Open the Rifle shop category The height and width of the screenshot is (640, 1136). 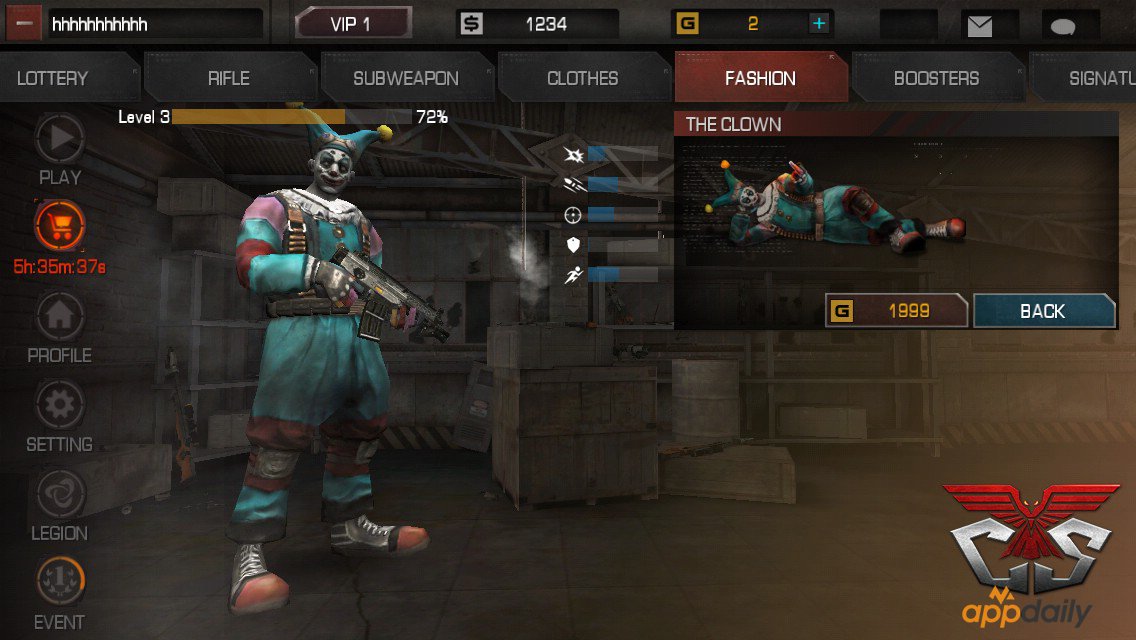tap(229, 78)
